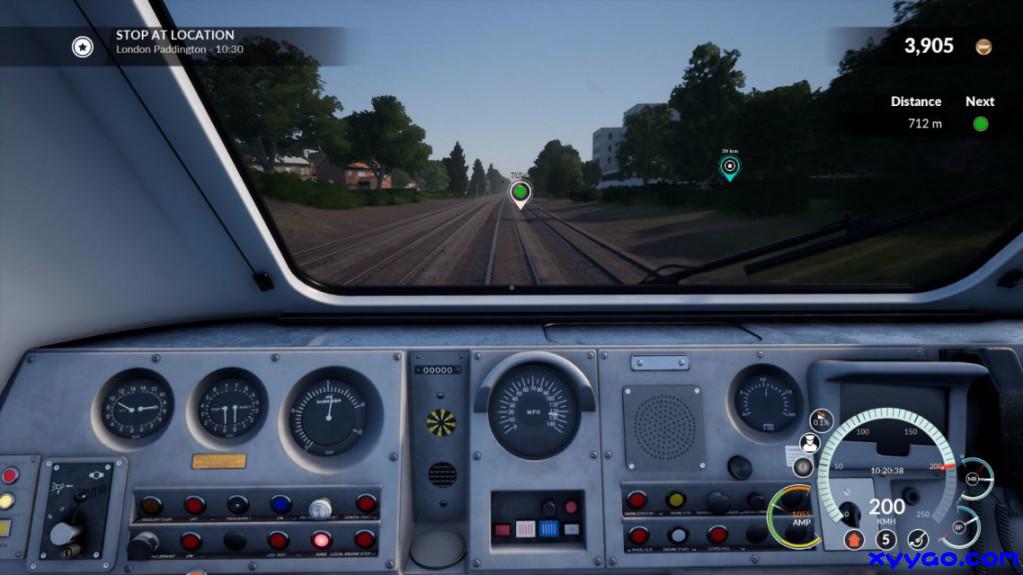
Task: Click the brake lever icon beside the 5
Action: (918, 539)
